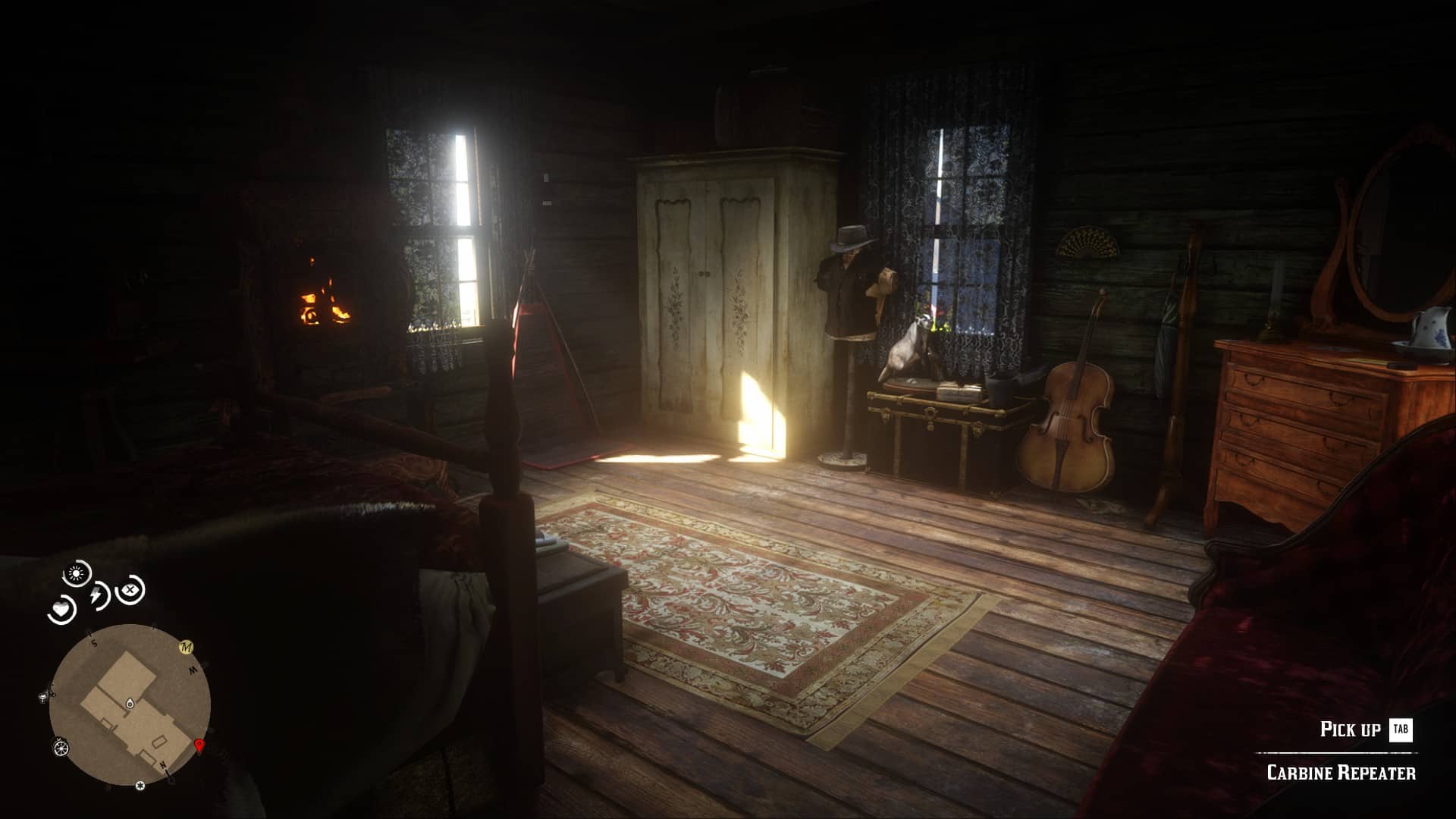Select the health heart core icon
The height and width of the screenshot is (819, 1456).
61,609
